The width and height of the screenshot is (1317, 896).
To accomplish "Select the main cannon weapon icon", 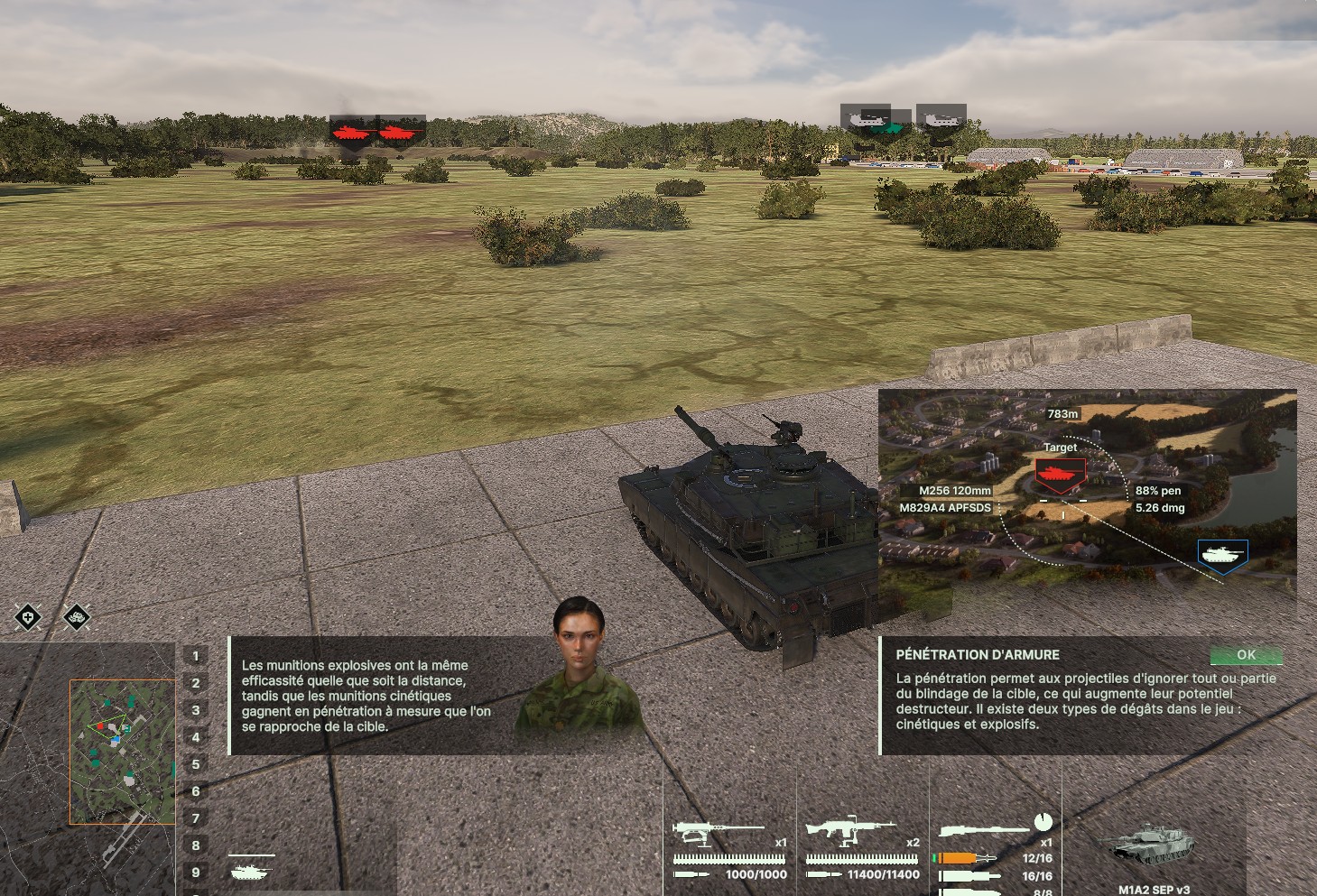I will point(983,829).
